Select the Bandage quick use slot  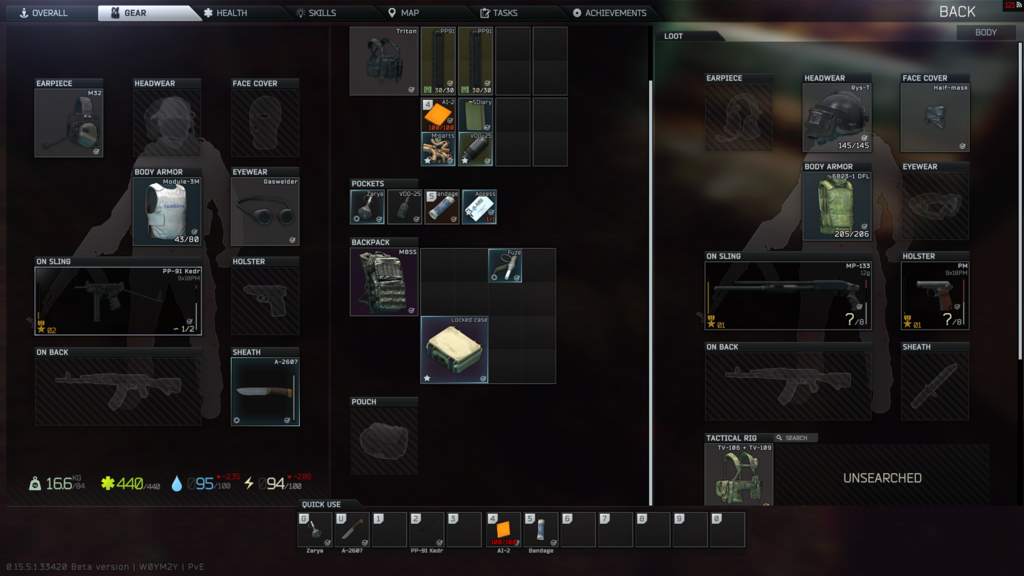click(x=541, y=530)
